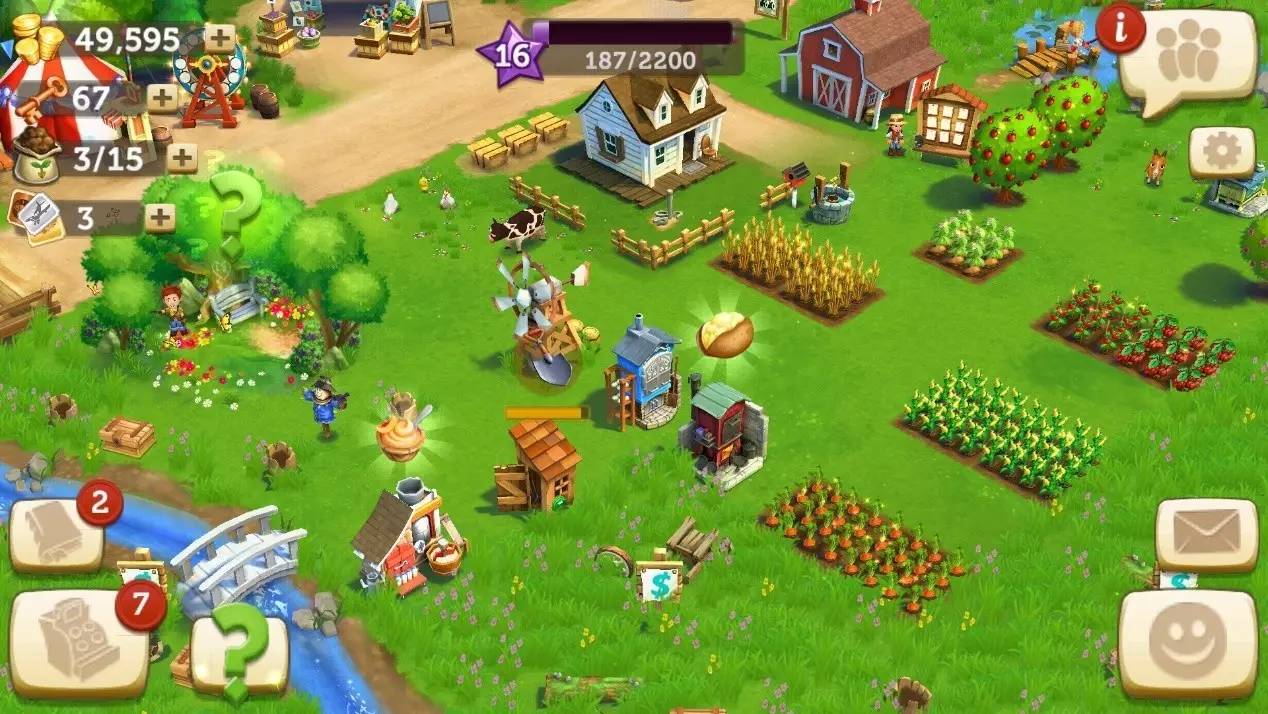Open the cash register market button

(x=78, y=641)
